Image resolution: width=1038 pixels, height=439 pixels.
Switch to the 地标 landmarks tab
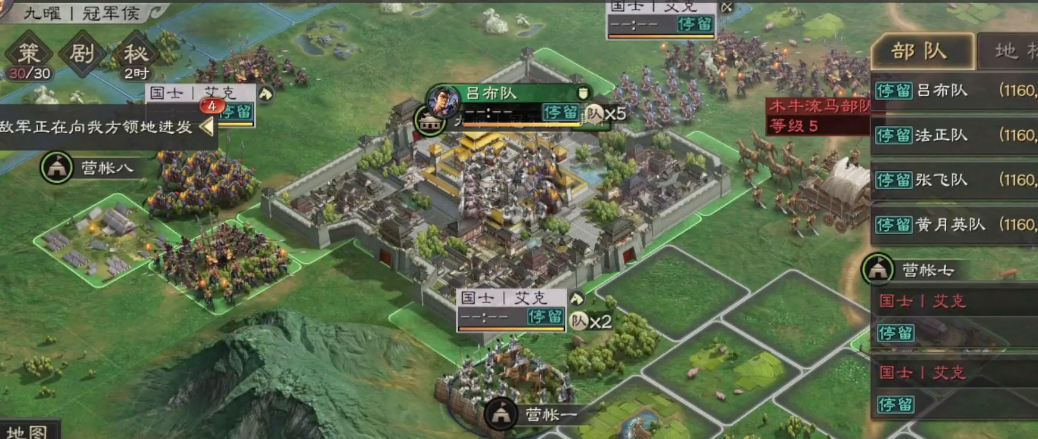pyautogui.click(x=1010, y=52)
